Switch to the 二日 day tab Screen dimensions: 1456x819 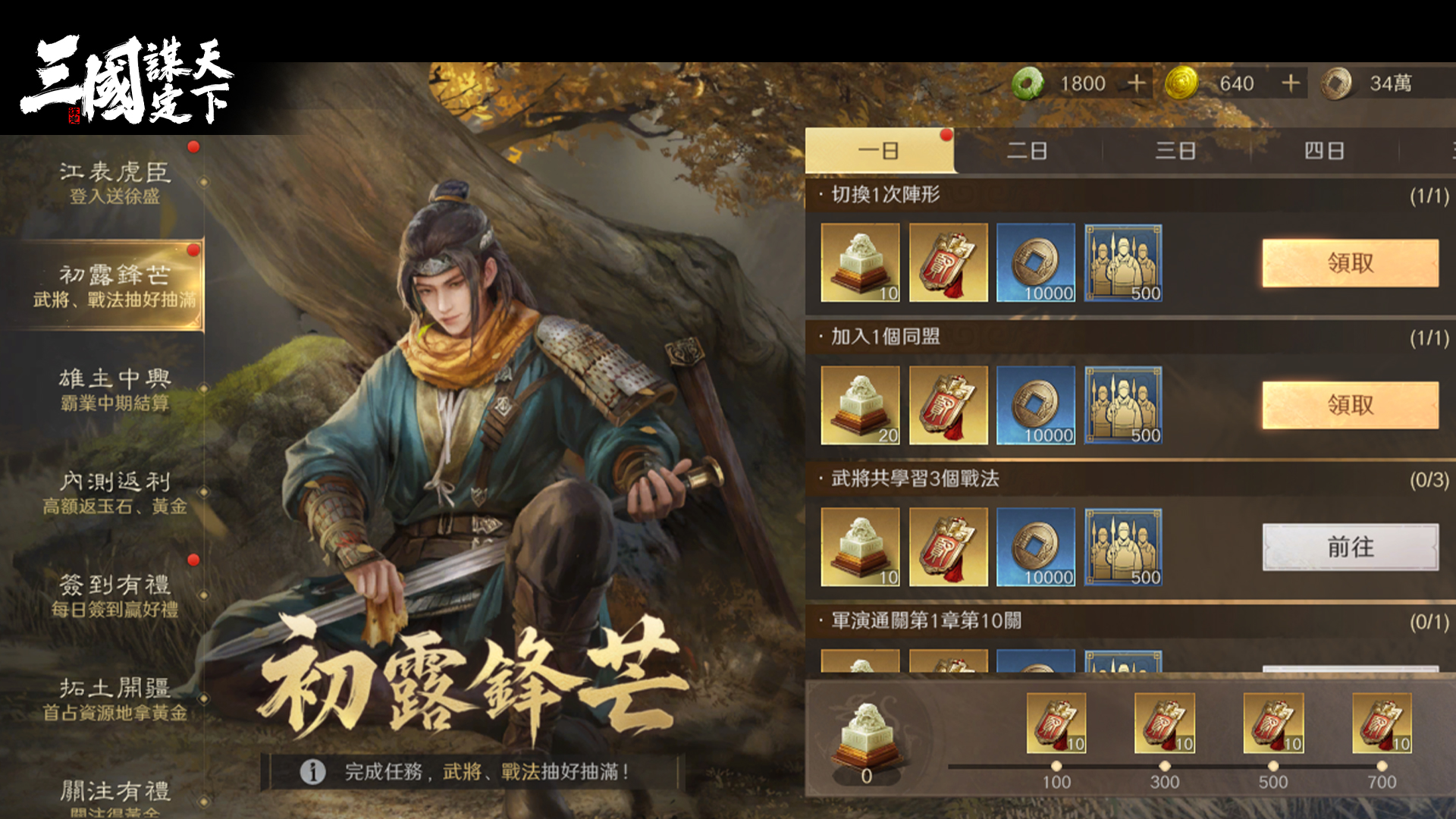(x=1027, y=151)
